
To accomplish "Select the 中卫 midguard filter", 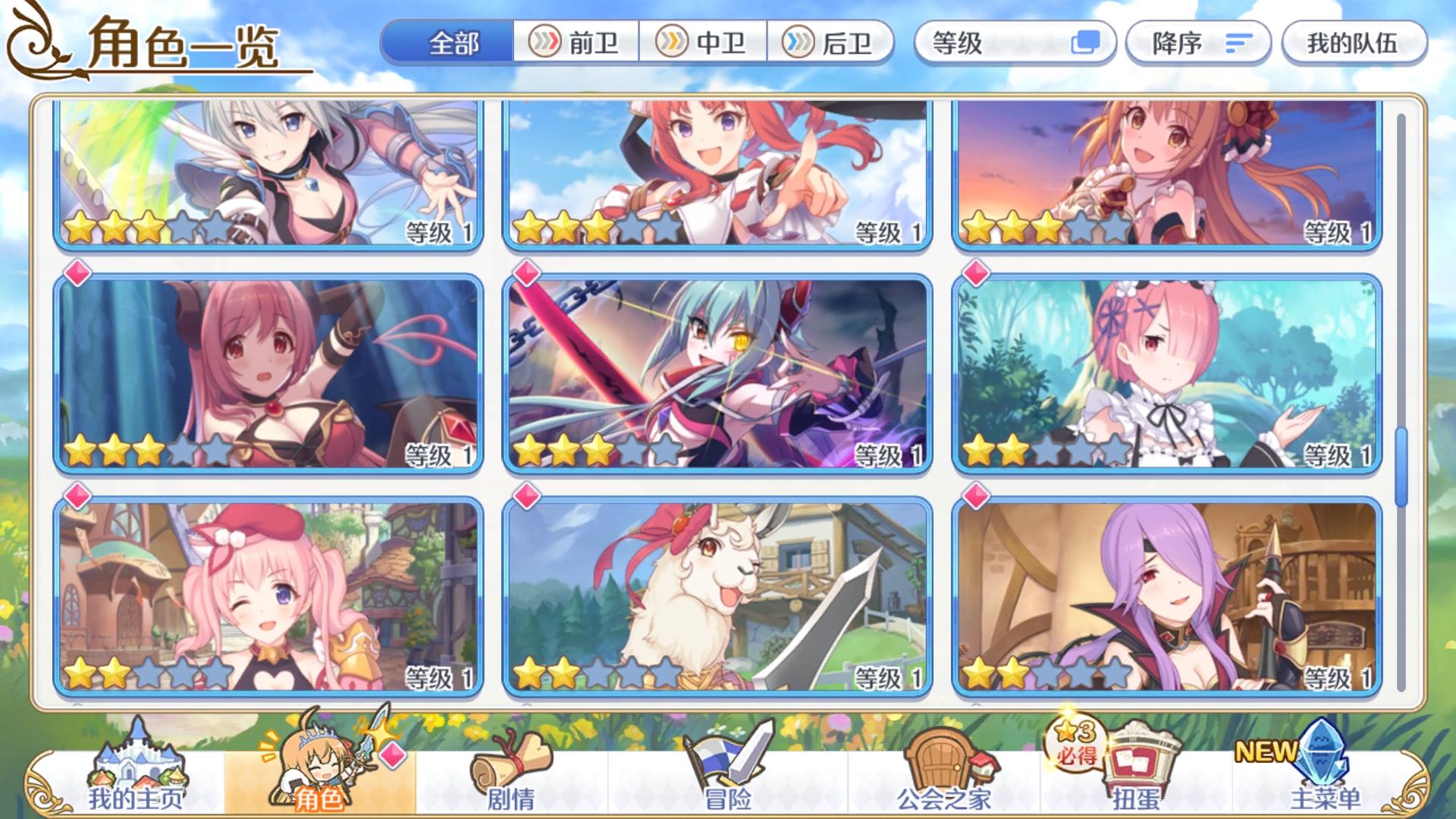I will point(704,45).
